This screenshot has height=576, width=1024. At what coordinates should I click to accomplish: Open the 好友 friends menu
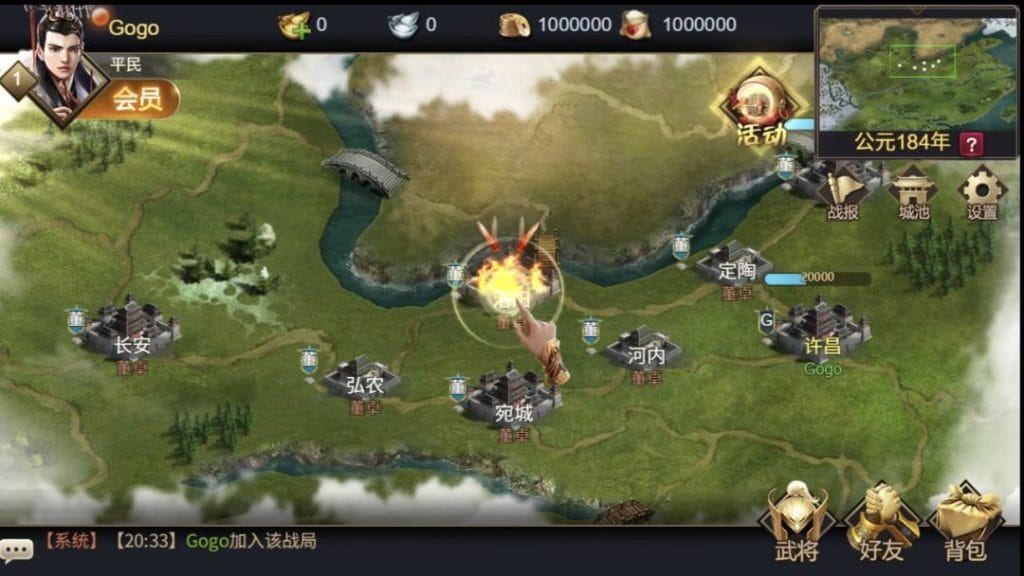click(x=882, y=522)
